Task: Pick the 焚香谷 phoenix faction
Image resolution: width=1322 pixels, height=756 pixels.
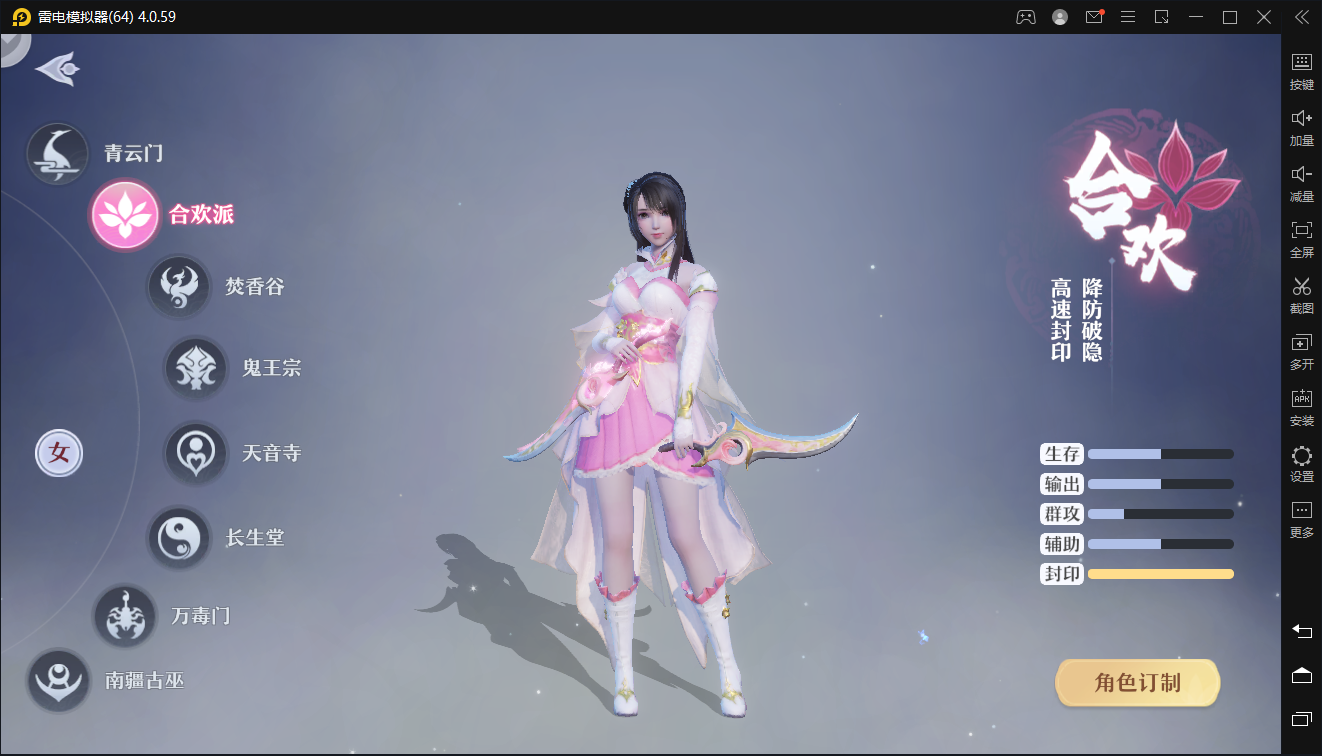Action: (x=179, y=287)
